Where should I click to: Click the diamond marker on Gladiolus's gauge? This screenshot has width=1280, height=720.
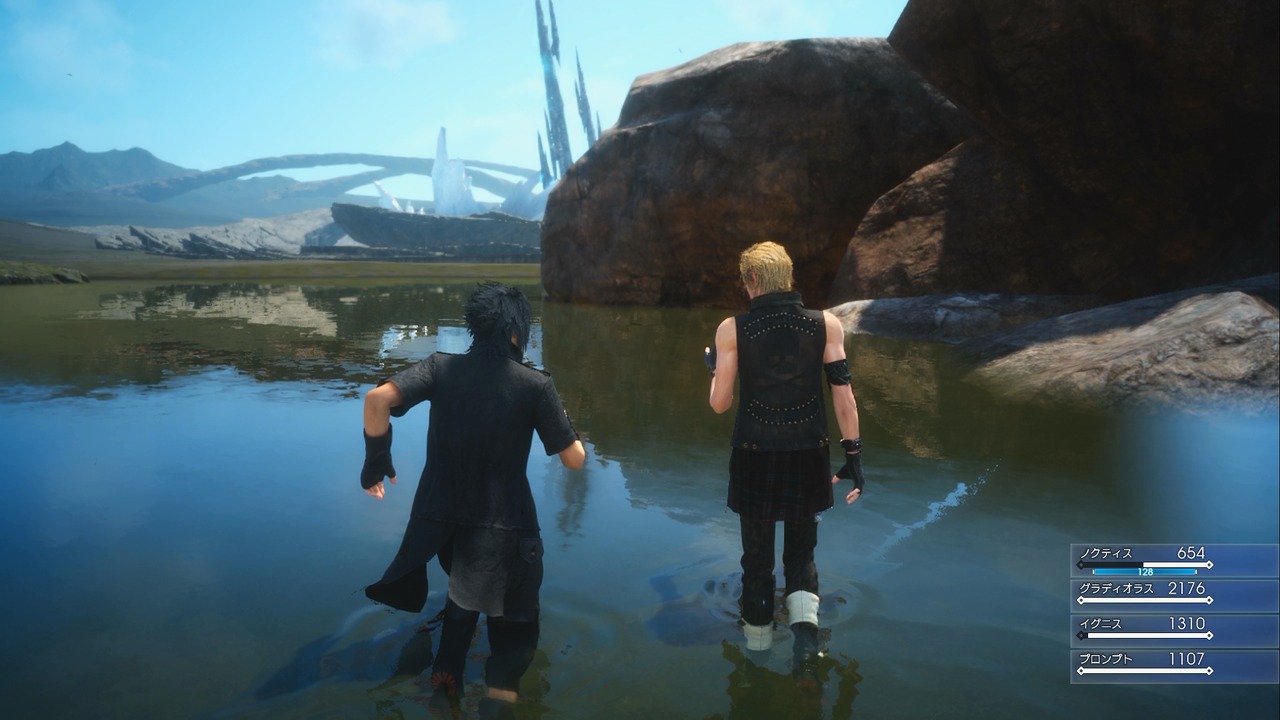[1081, 599]
